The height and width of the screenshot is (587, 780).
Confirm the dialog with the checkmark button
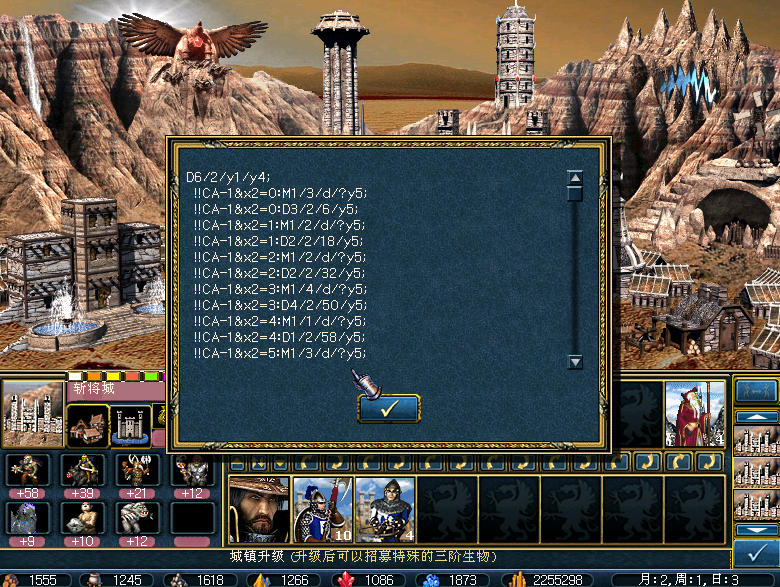coord(388,408)
